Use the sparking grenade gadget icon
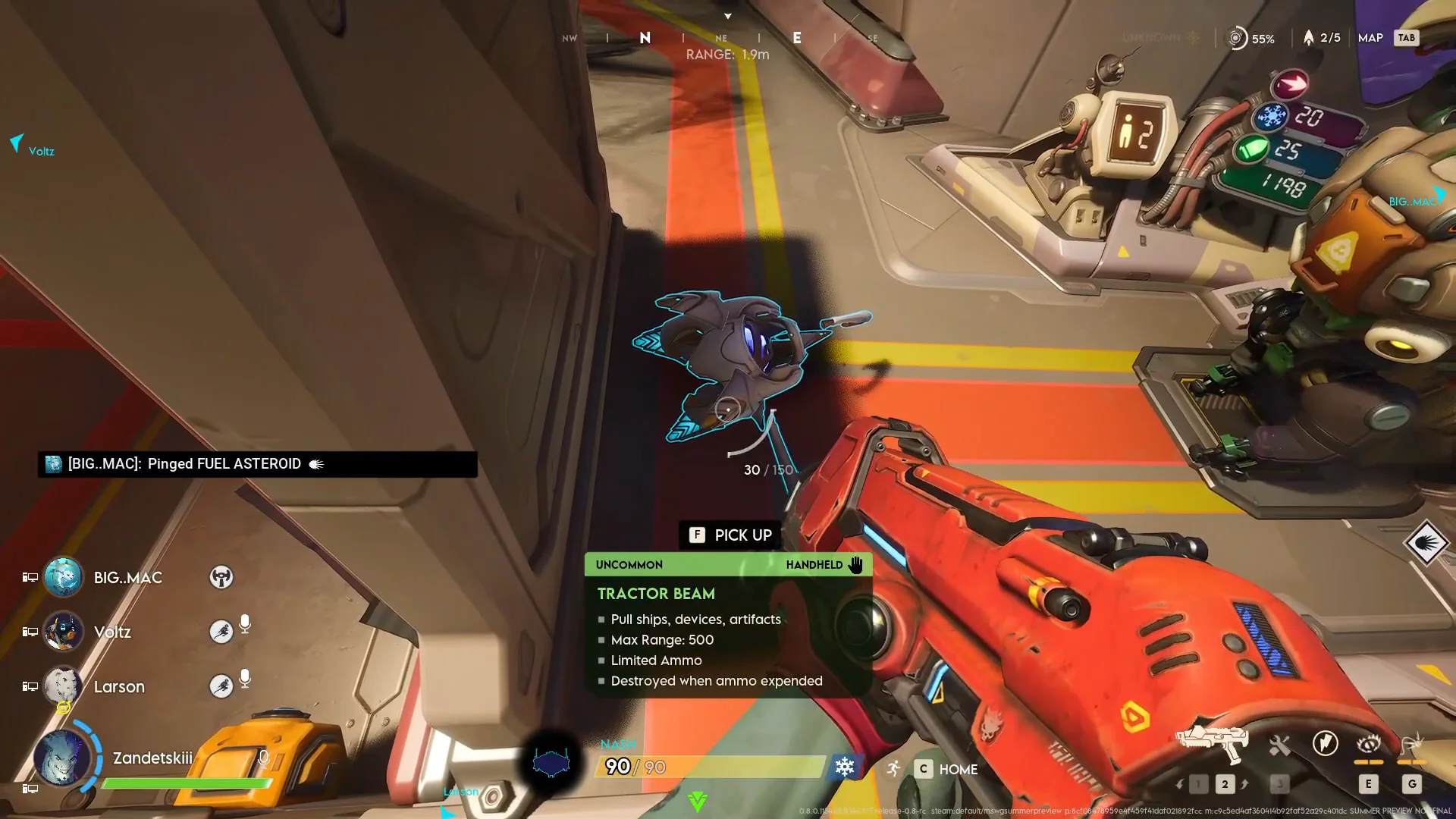1456x819 pixels. pyautogui.click(x=1411, y=743)
